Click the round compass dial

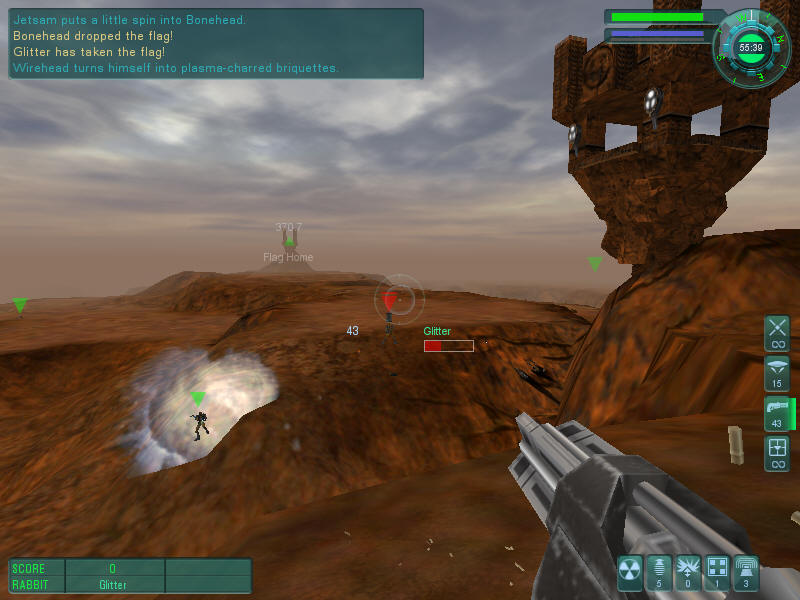coord(750,47)
